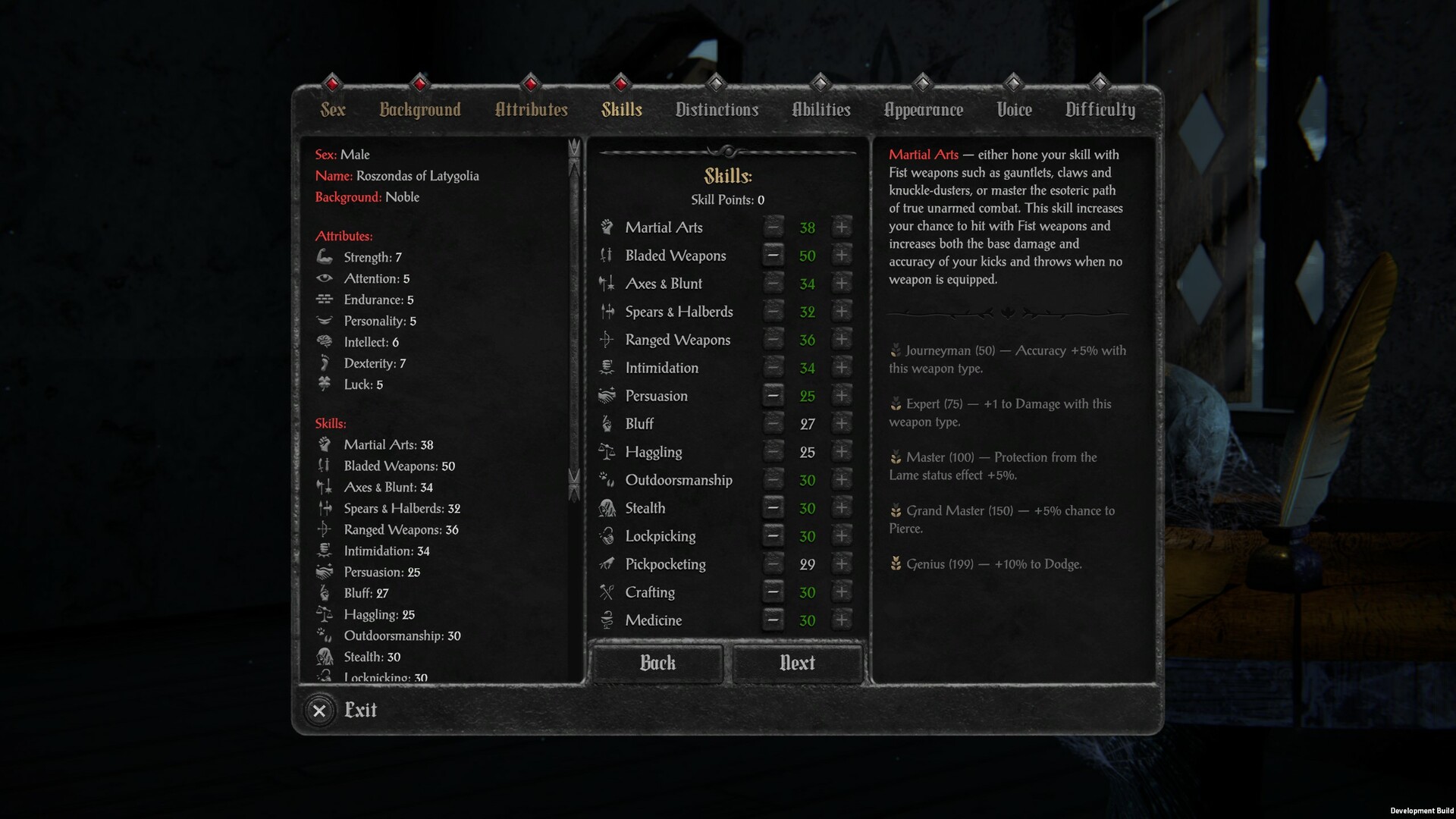Decrease Bladed Weapons using minus button
The width and height of the screenshot is (1456, 819).
(773, 255)
